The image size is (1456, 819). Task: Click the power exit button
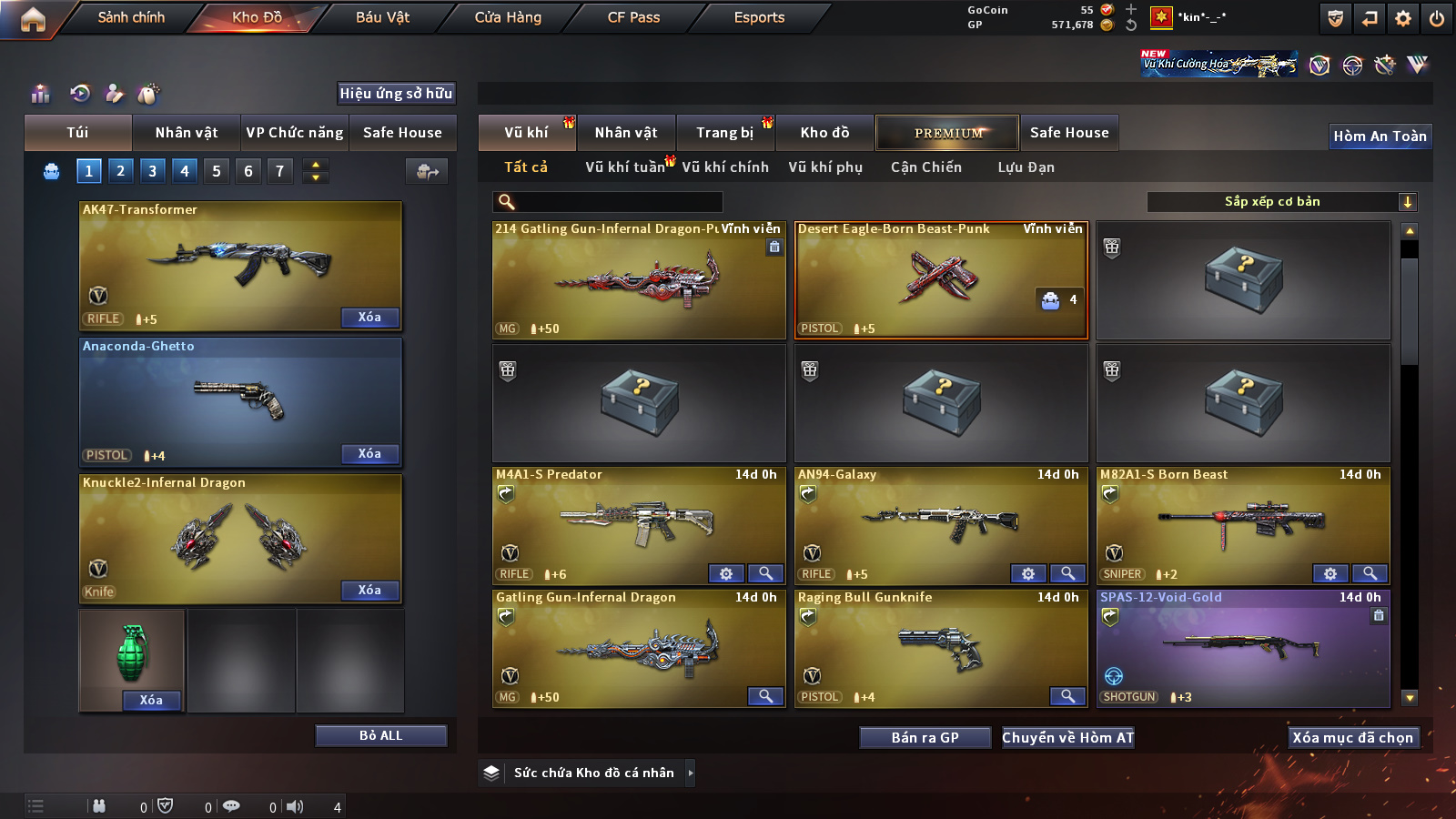click(x=1437, y=18)
